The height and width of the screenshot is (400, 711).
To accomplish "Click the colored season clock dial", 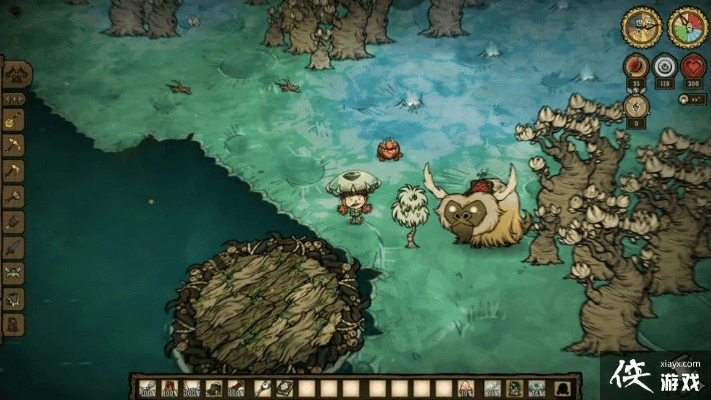I will point(688,27).
